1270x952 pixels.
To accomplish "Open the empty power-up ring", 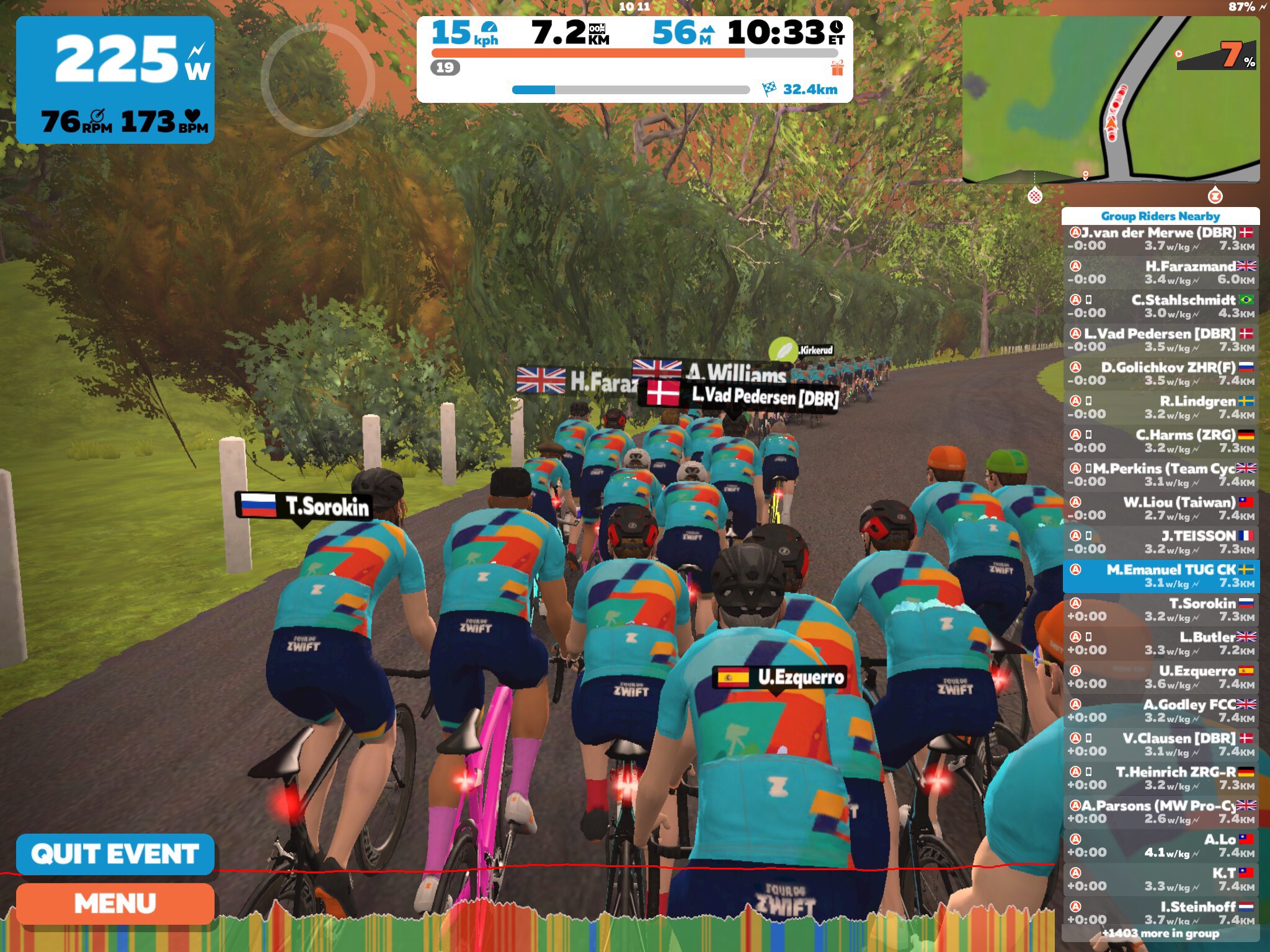I will pos(317,79).
